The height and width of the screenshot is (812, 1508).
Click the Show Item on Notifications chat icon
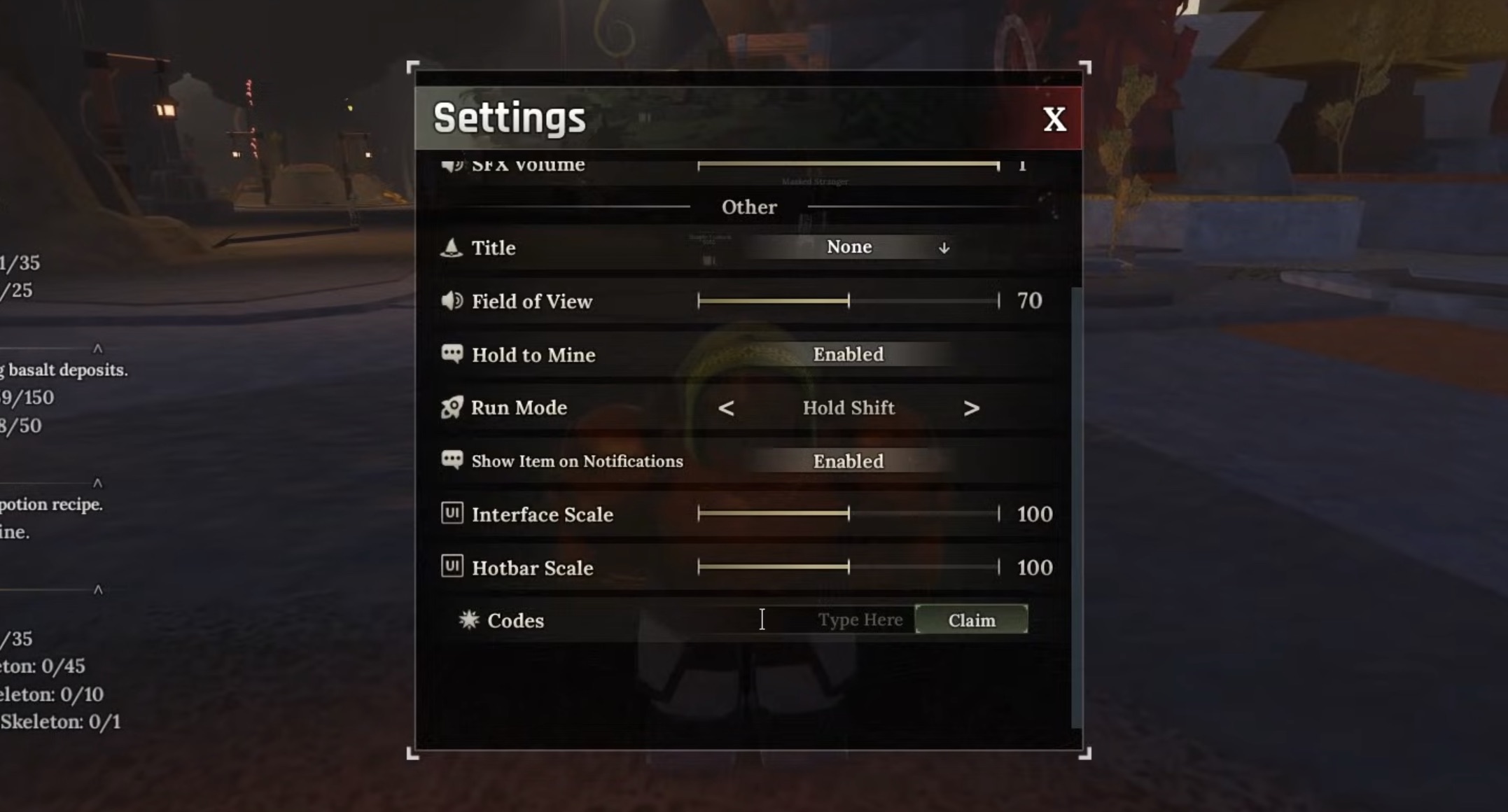452,461
